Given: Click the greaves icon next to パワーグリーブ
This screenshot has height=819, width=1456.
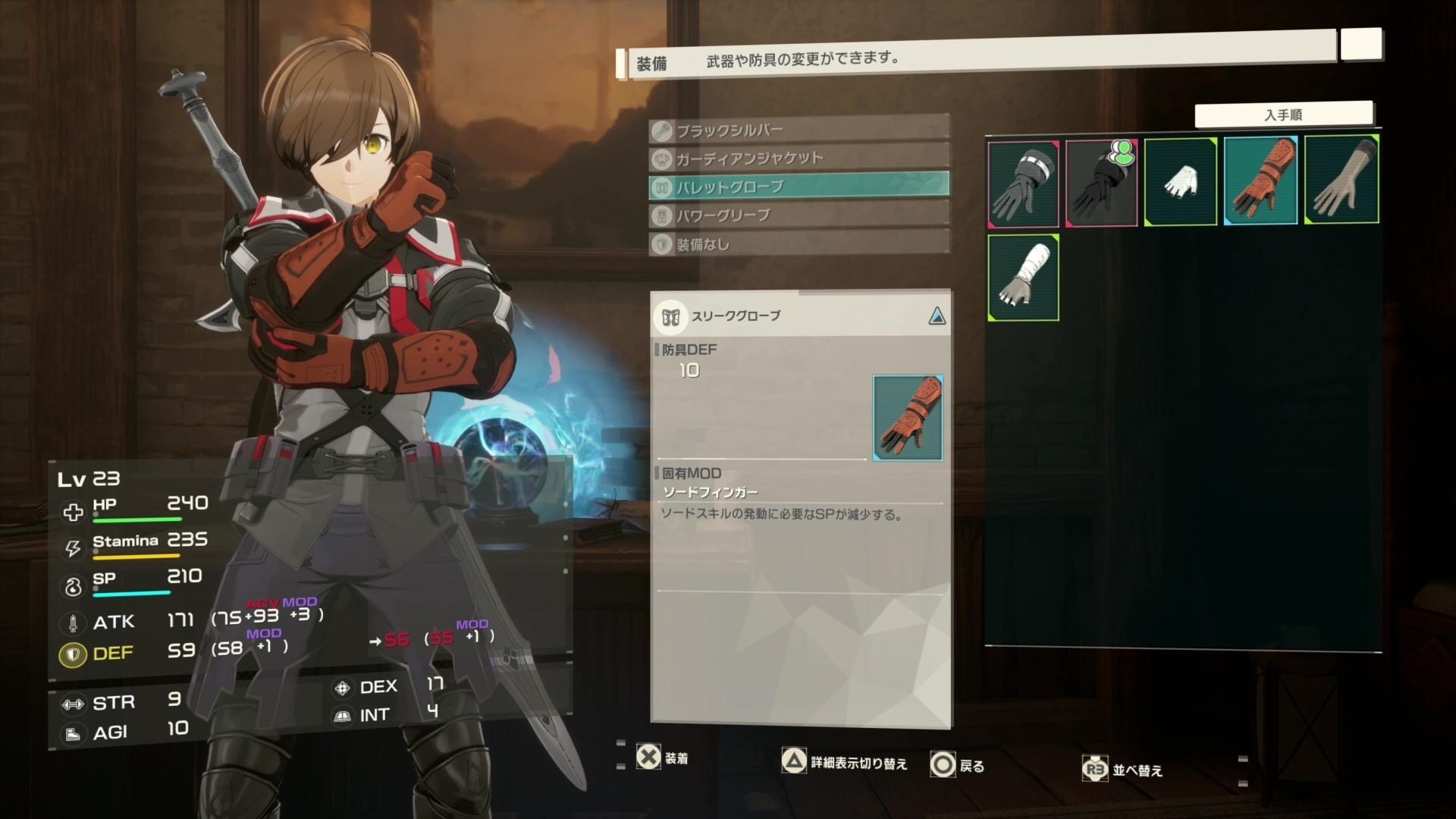Looking at the screenshot, I should (661, 216).
